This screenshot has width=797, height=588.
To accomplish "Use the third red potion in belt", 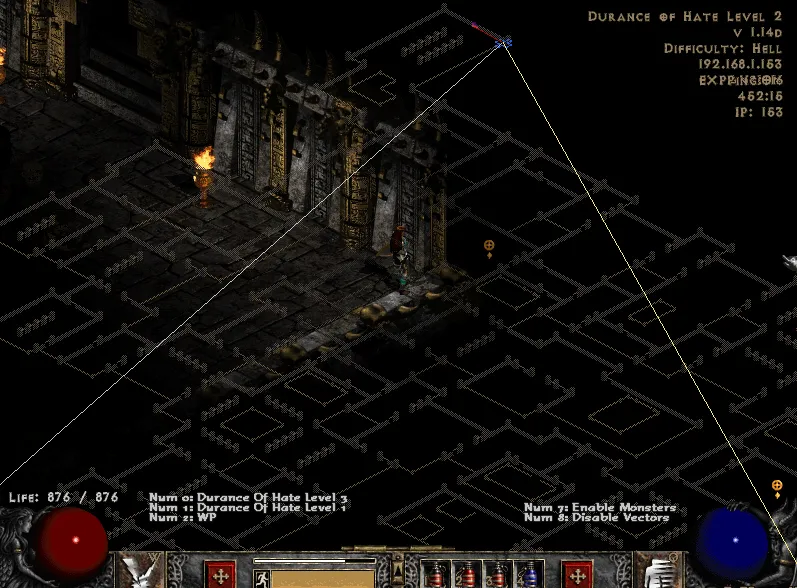I will 498,574.
